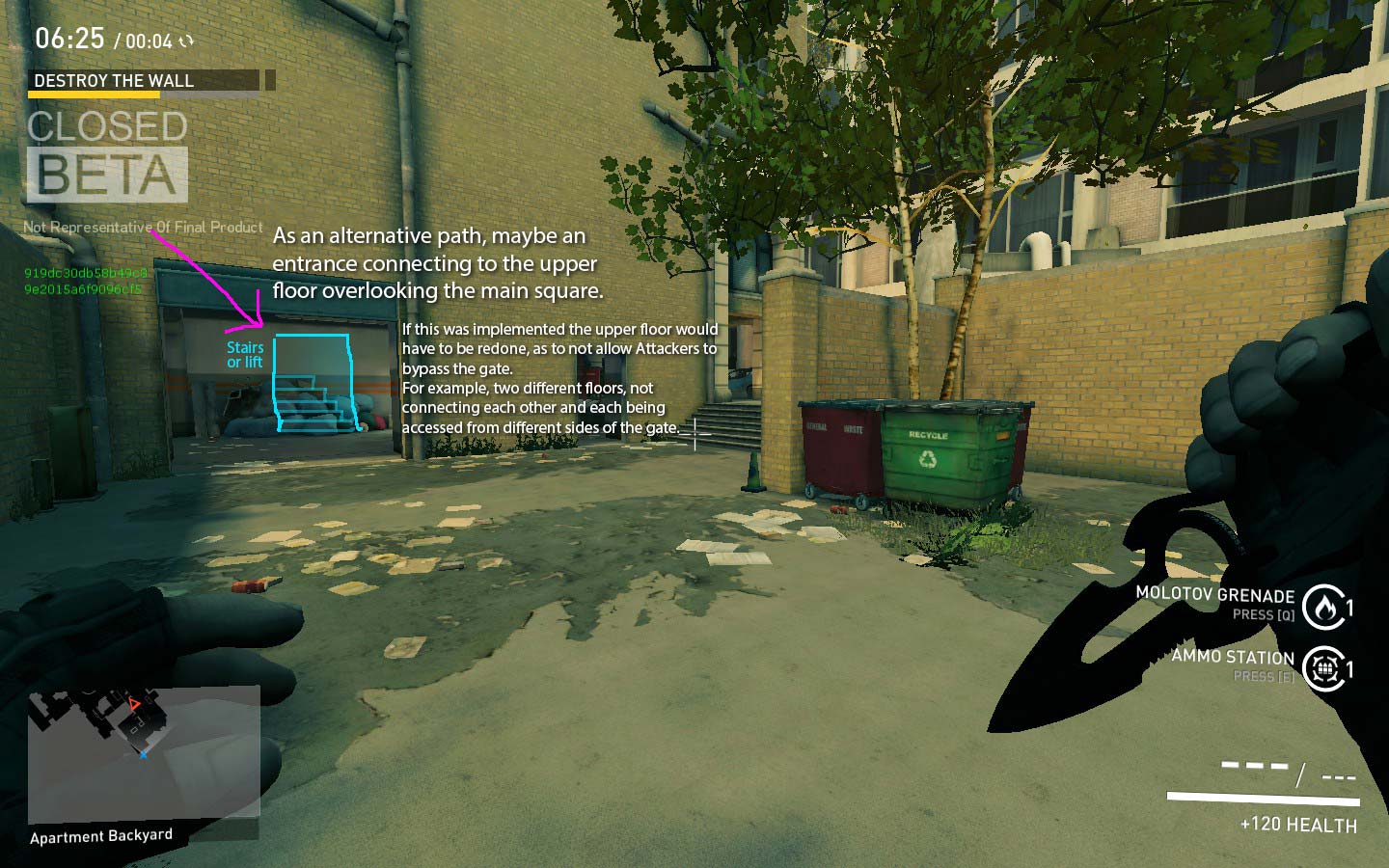The height and width of the screenshot is (868, 1389).
Task: Click the Destroy The Wall objective tracker
Action: click(144, 81)
